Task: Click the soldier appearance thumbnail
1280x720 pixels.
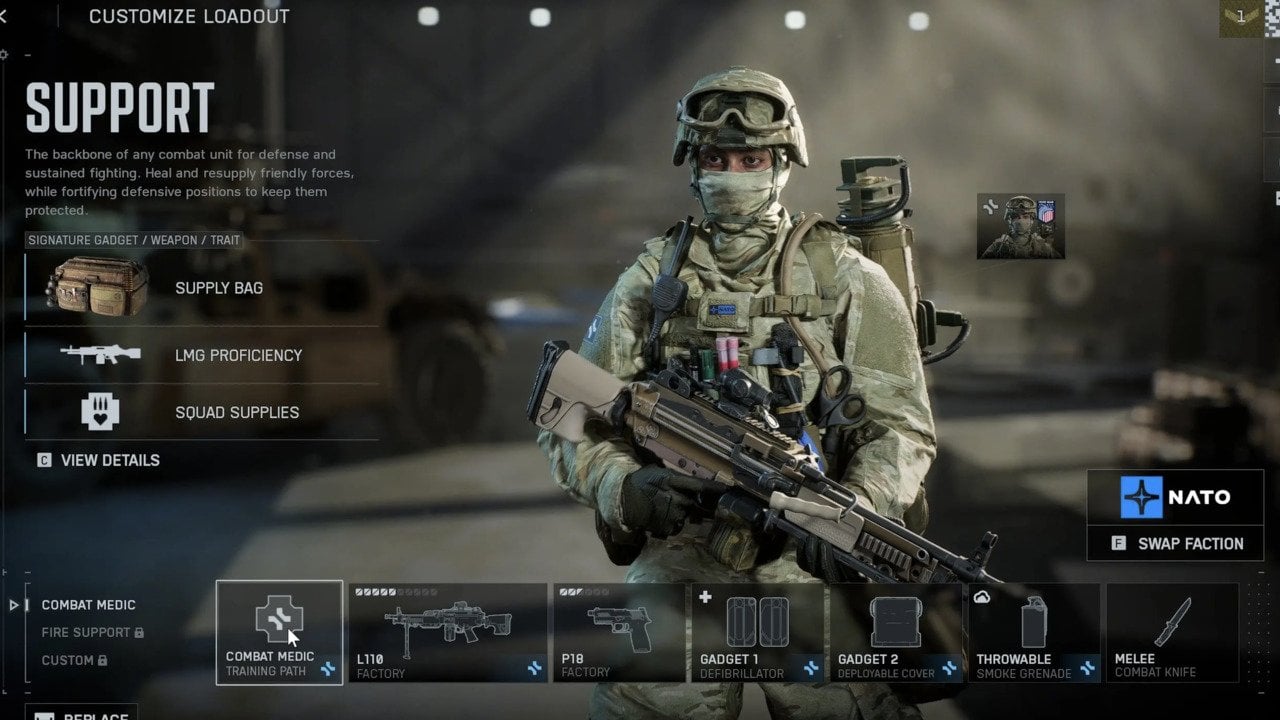Action: [x=1020, y=227]
